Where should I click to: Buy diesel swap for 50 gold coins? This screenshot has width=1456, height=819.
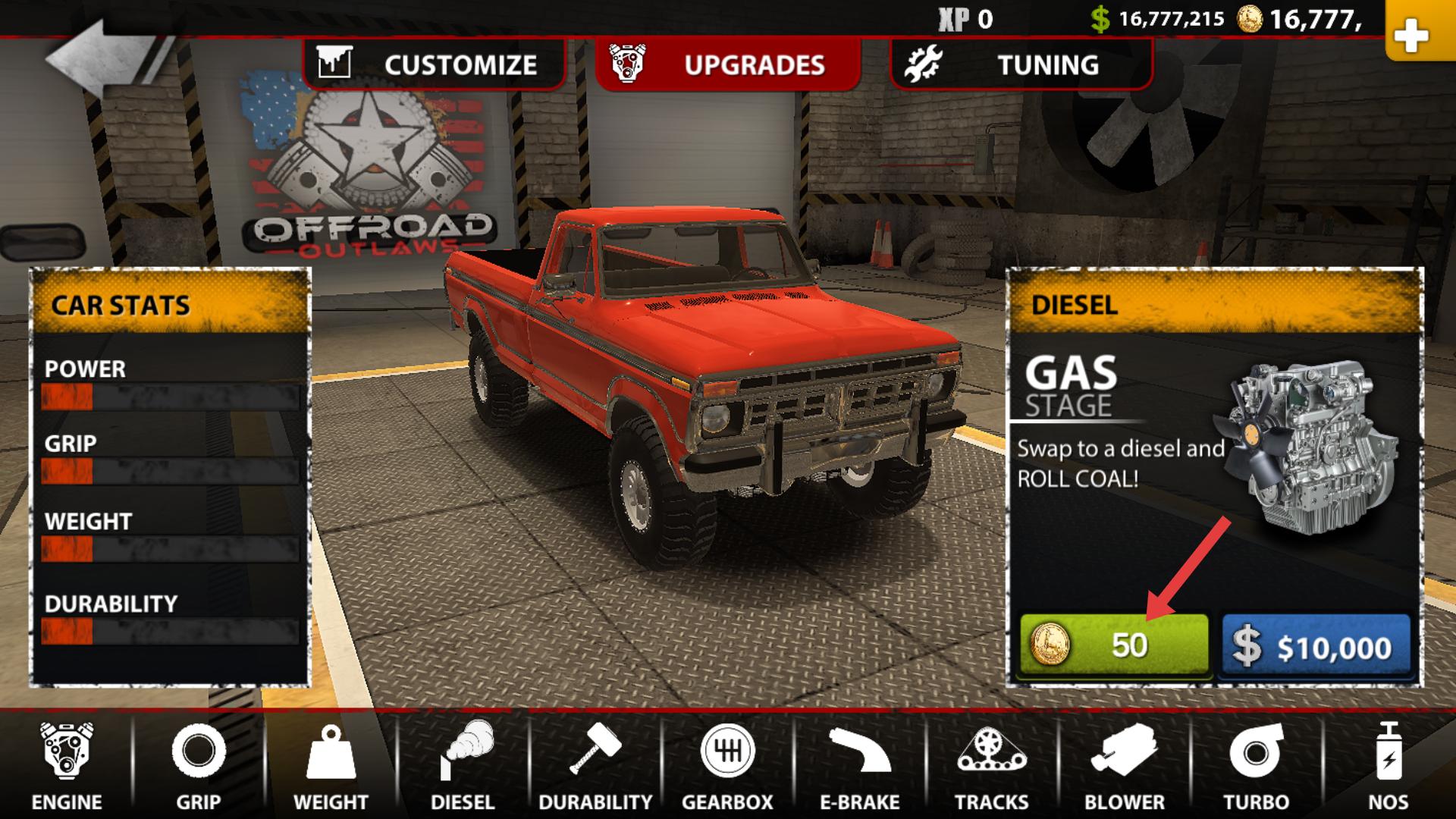[x=1113, y=645]
